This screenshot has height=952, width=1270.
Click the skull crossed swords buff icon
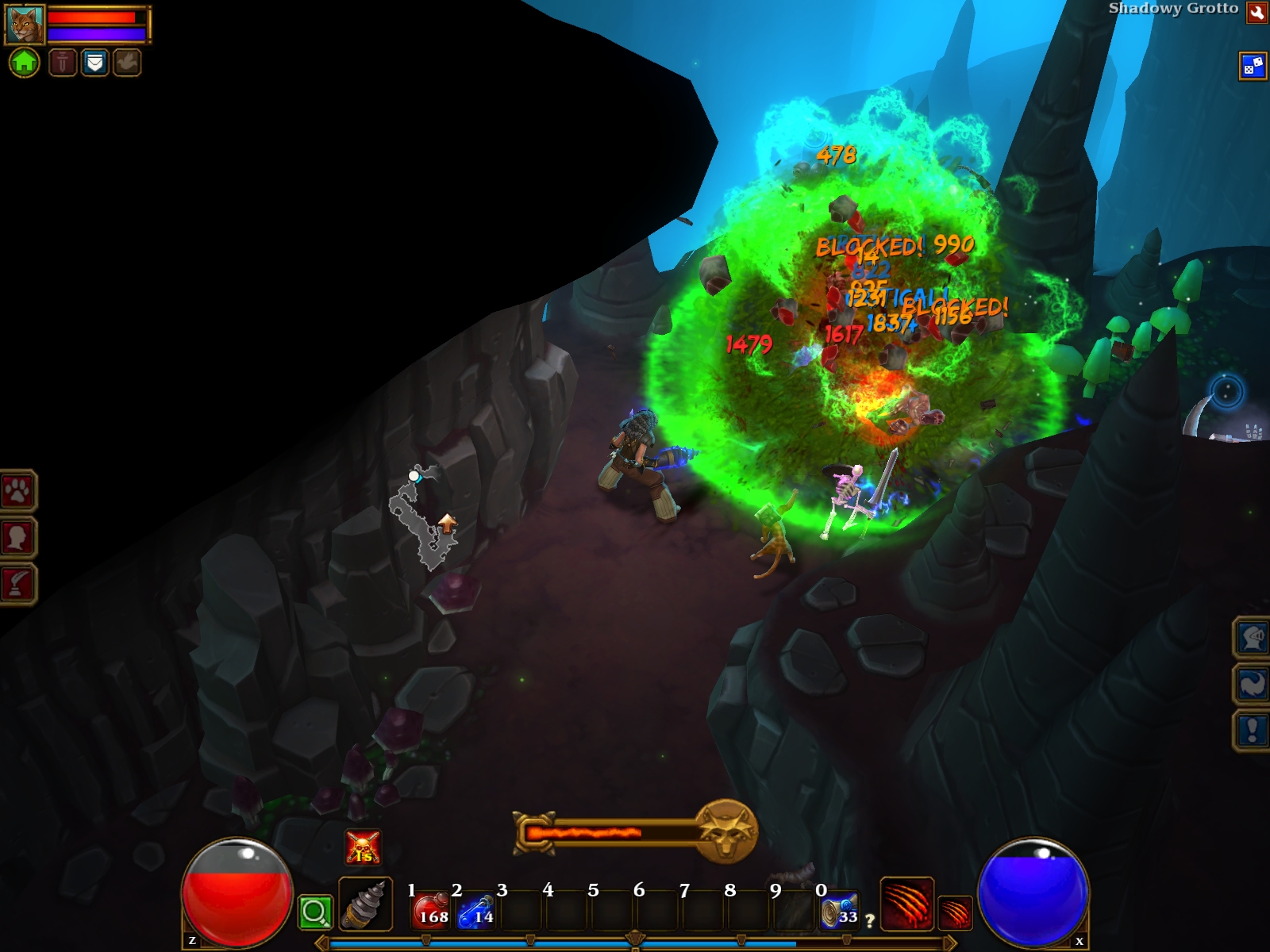tap(363, 847)
